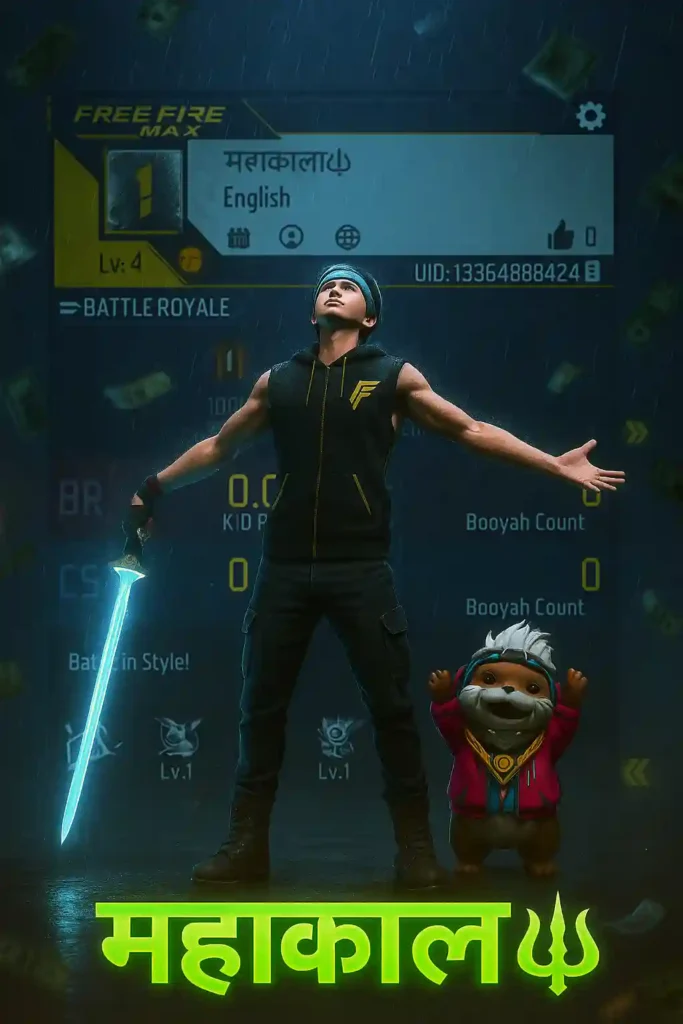Click the yellow badge beside Lv: 4

pyautogui.click(x=190, y=259)
